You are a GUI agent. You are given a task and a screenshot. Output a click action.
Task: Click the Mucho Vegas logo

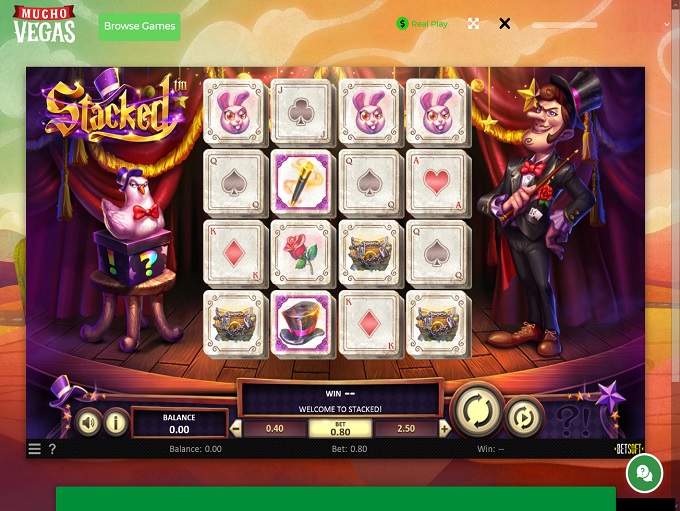44,24
